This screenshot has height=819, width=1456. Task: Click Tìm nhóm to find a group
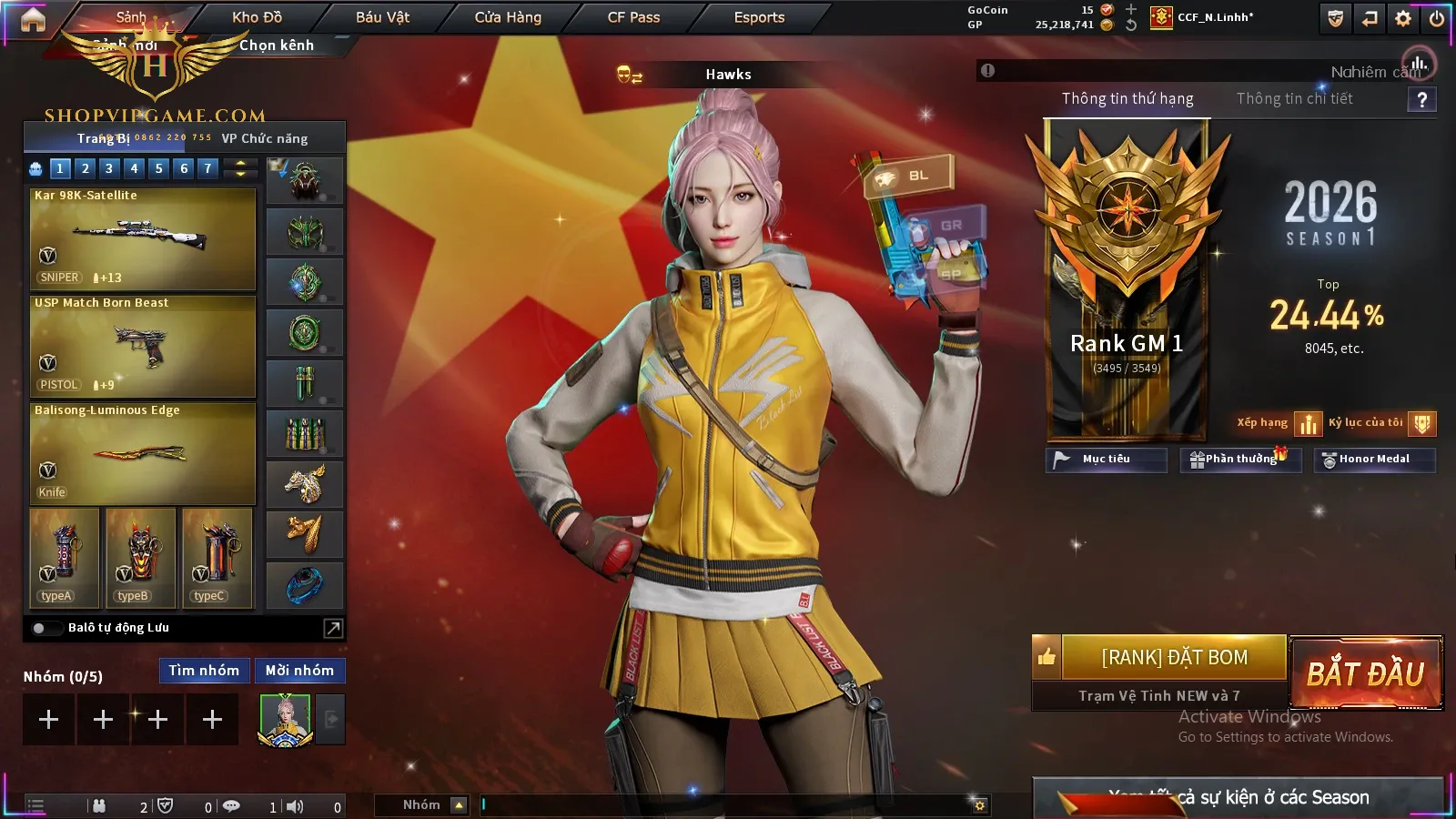(x=204, y=671)
